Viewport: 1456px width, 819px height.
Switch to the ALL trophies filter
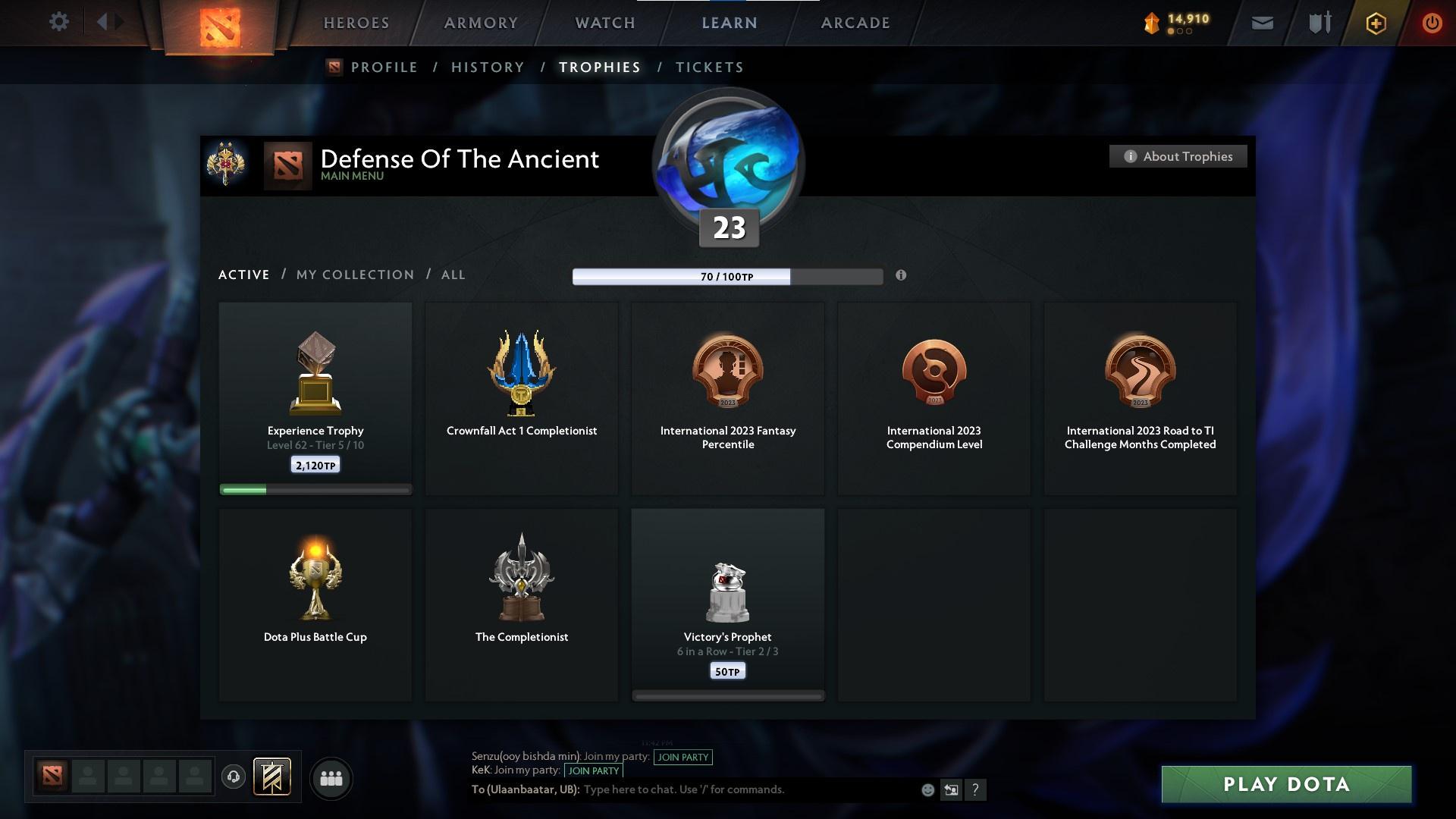click(x=453, y=275)
